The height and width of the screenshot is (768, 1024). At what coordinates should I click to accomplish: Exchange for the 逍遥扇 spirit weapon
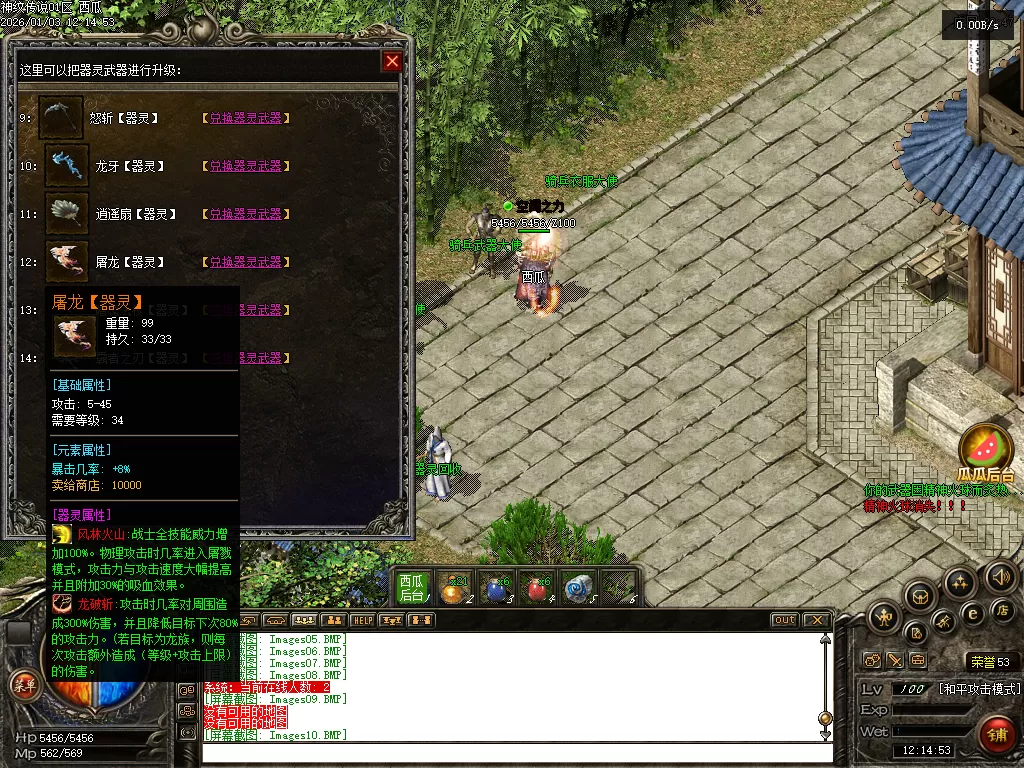point(245,214)
